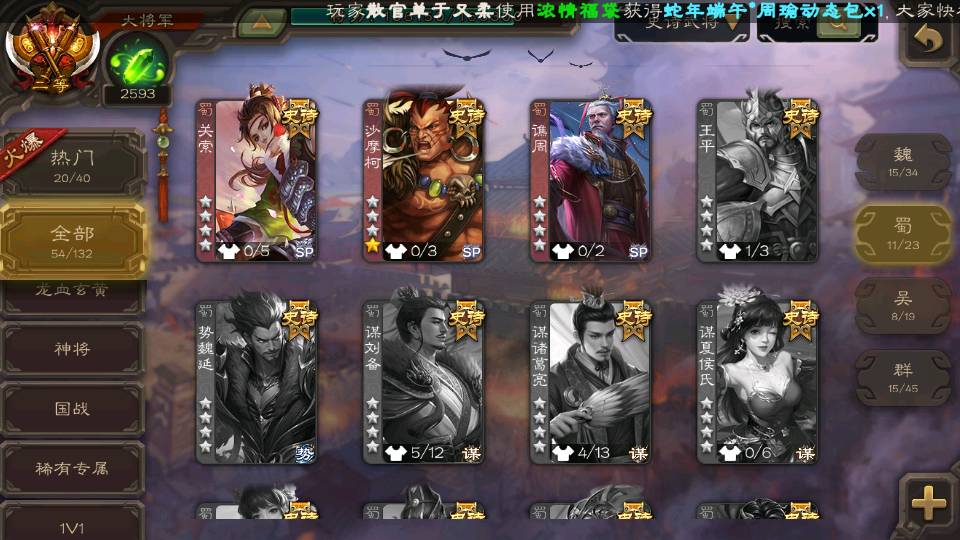Open the 谋刘备 hero card
Viewport: 960px width, 540px height.
(424, 382)
